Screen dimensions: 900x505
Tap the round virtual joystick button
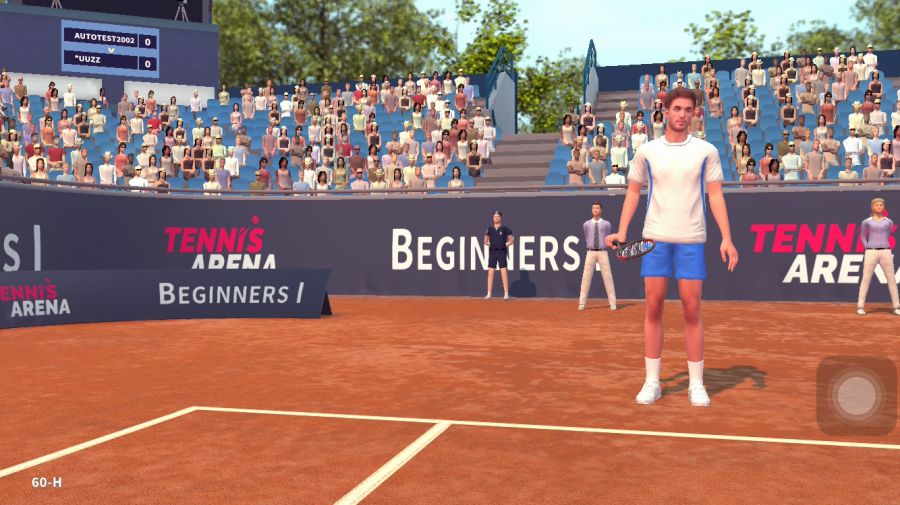[x=856, y=396]
